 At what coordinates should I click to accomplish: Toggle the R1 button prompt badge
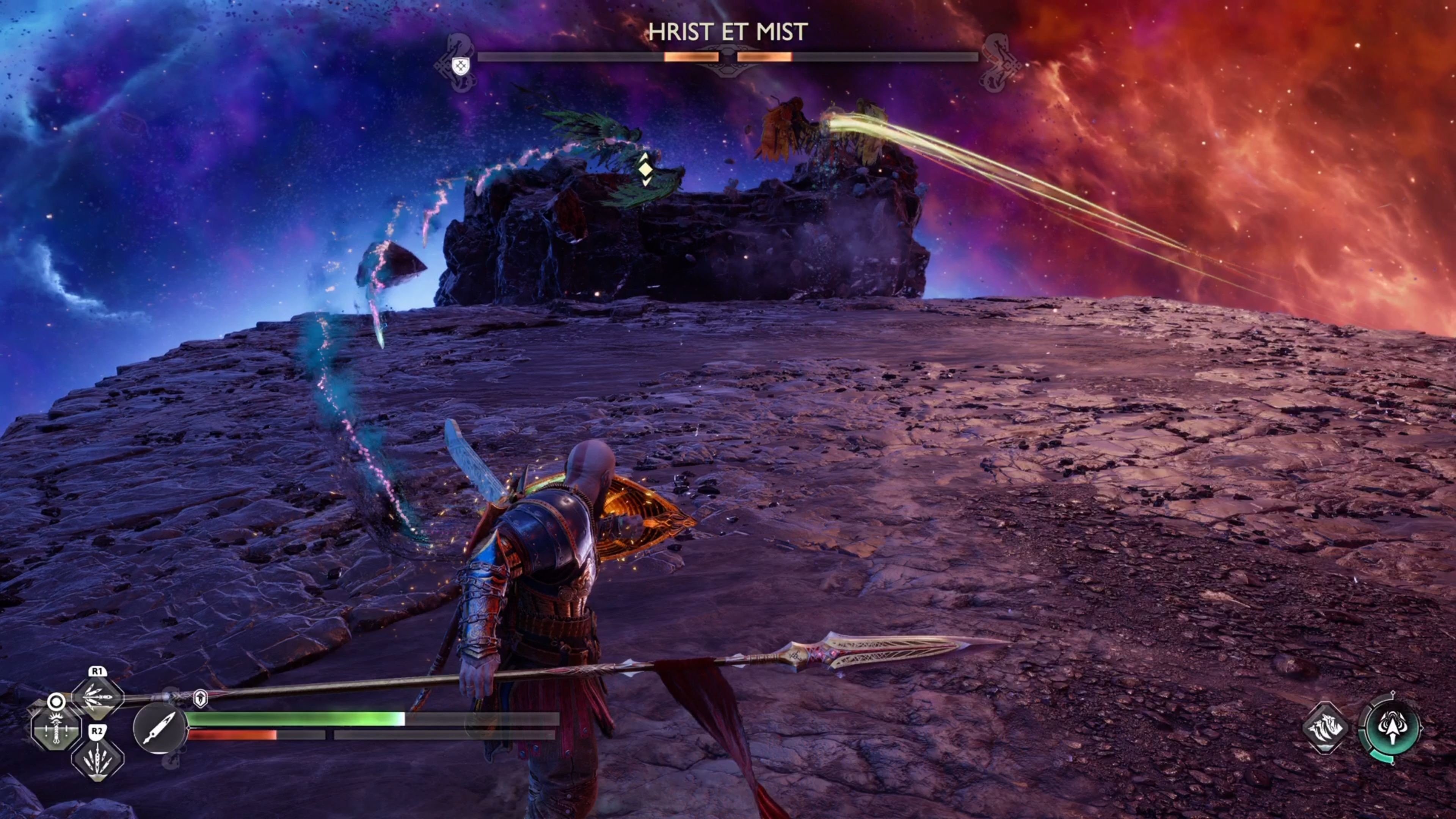pos(97,672)
